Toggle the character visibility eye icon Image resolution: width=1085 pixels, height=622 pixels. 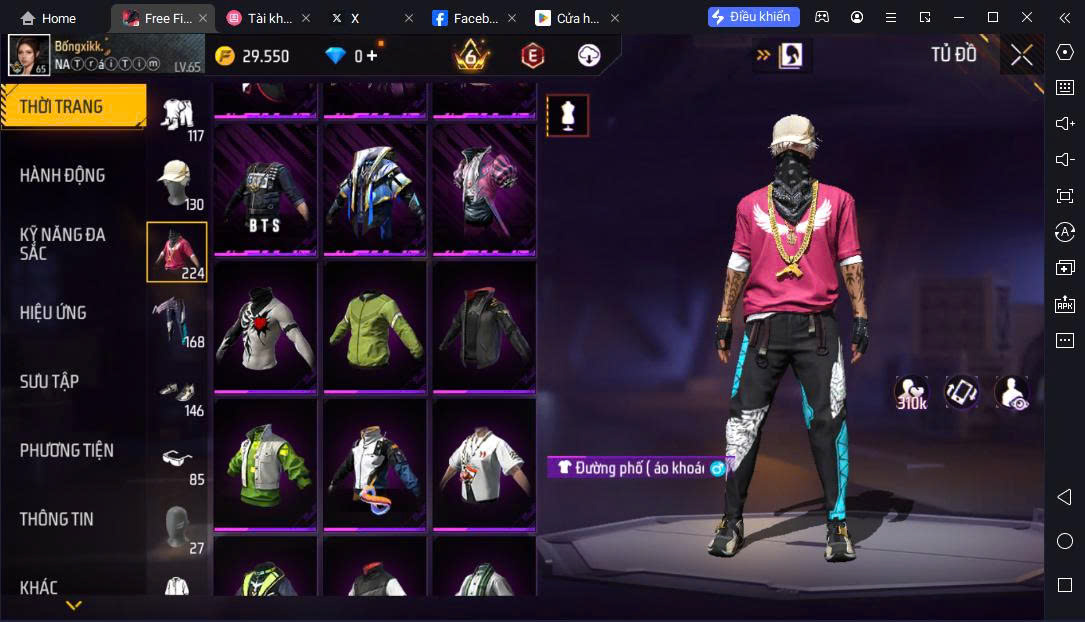coord(1012,392)
